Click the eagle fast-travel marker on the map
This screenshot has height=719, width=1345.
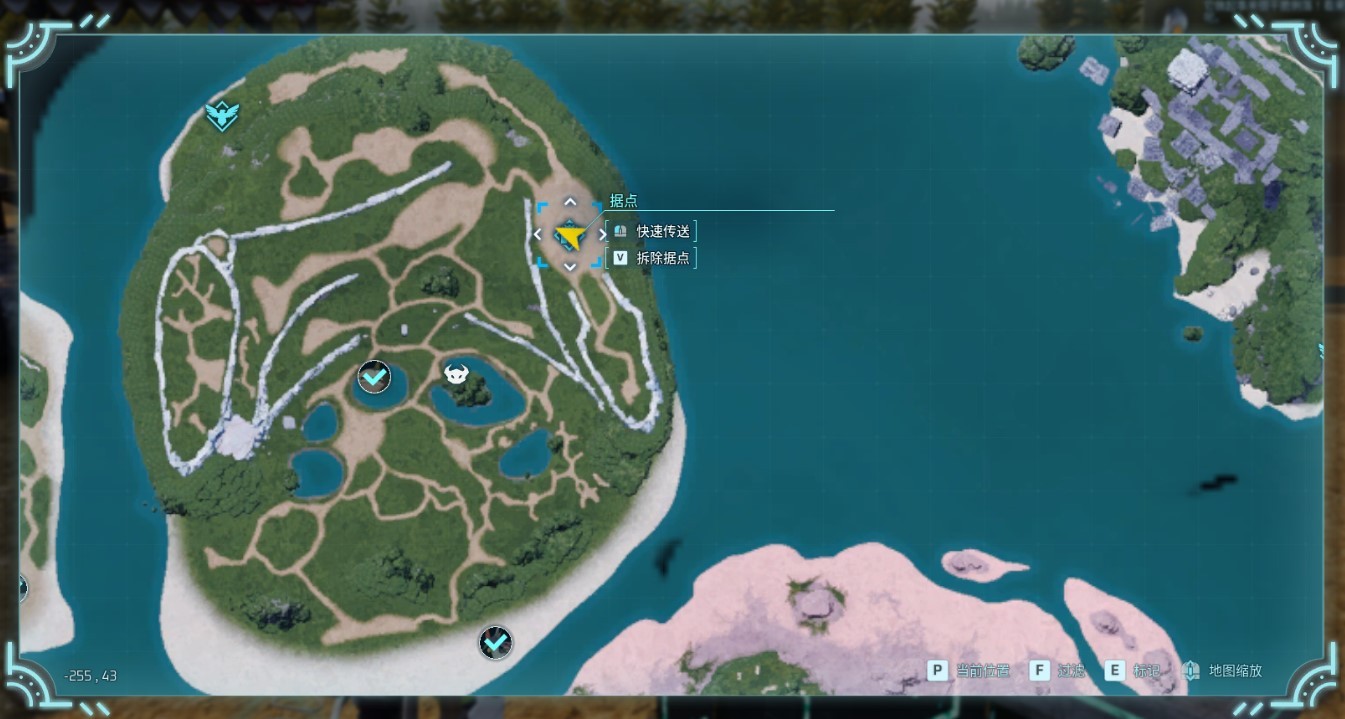220,116
